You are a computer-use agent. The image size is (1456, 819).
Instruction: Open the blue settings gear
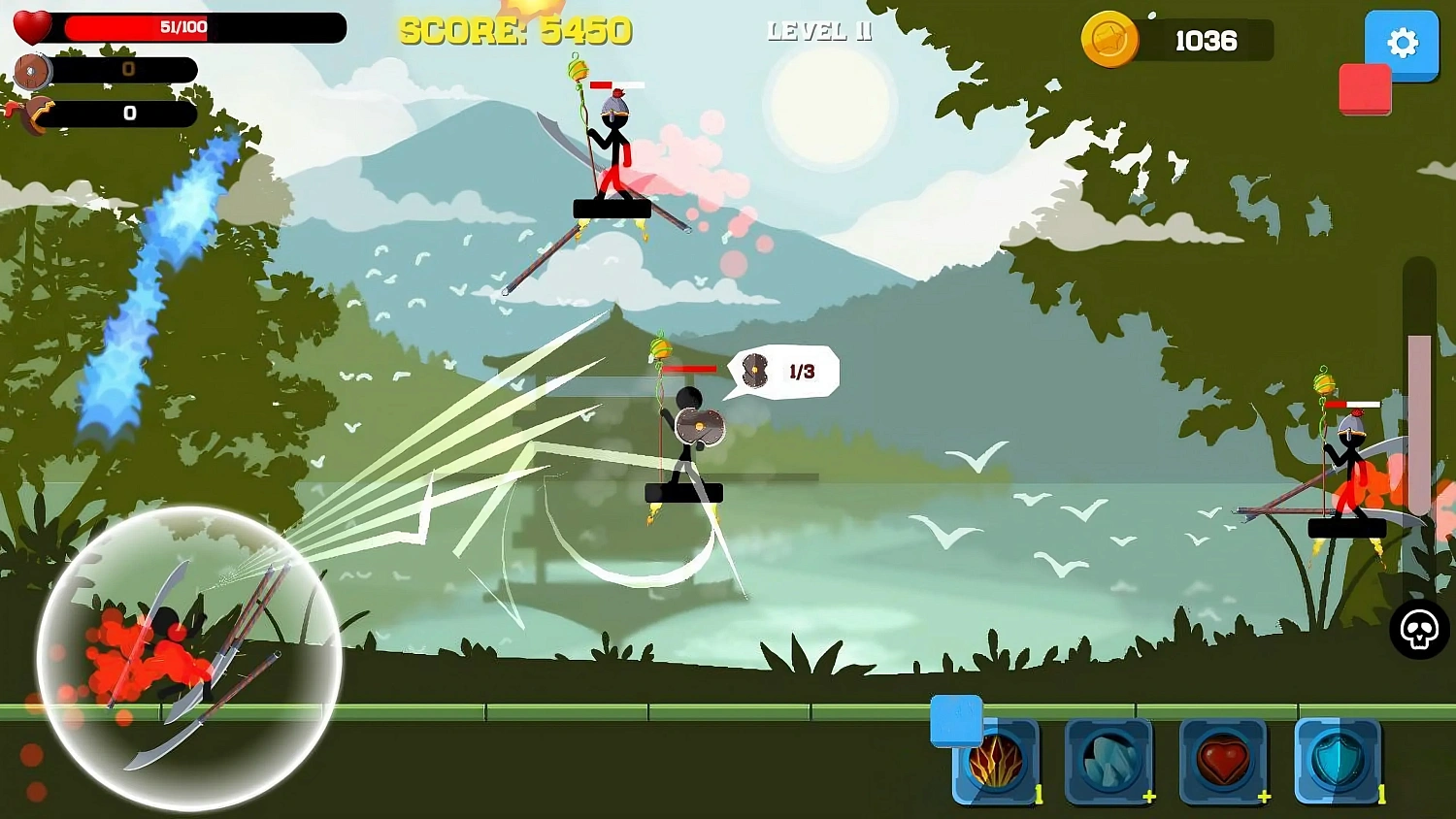coord(1402,44)
